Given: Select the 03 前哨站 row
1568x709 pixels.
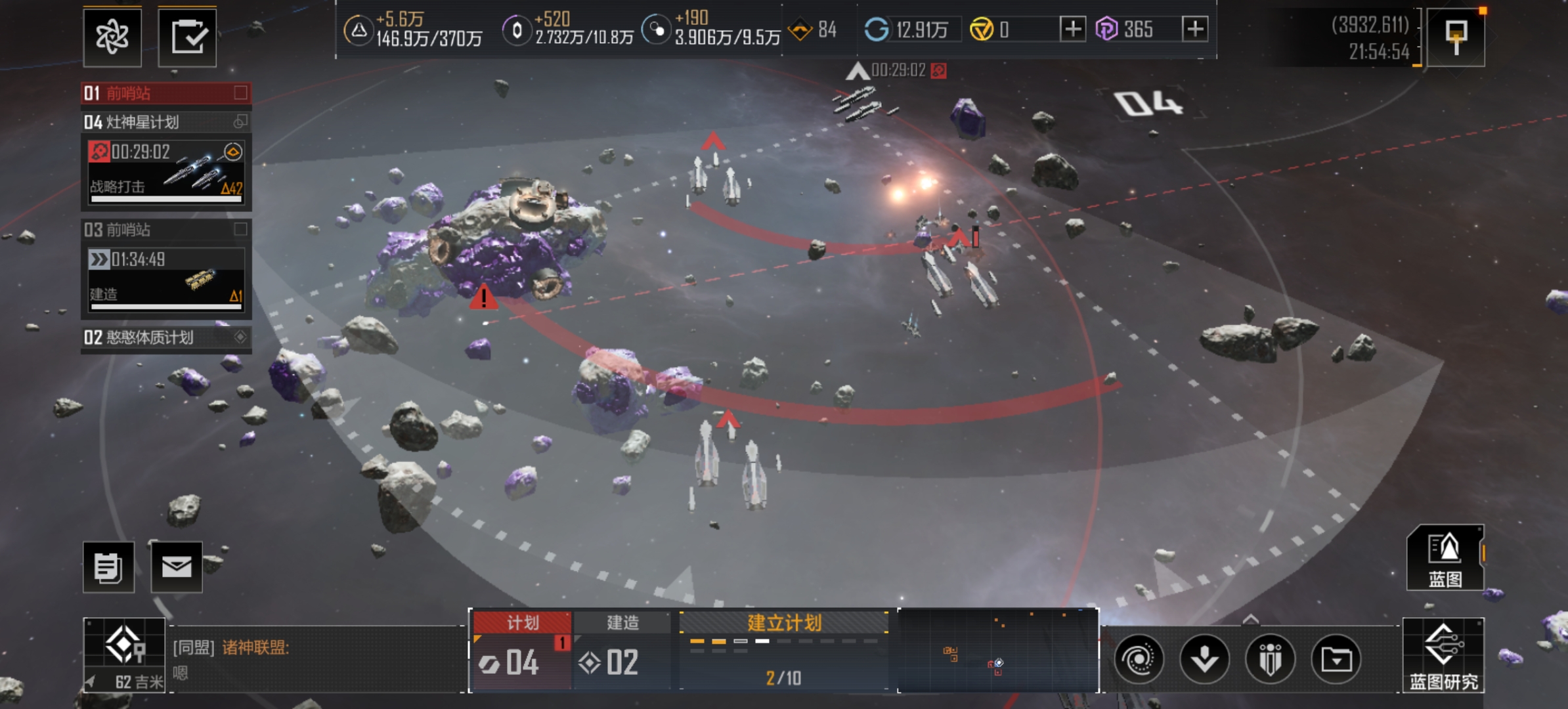Looking at the screenshot, I should pos(165,230).
